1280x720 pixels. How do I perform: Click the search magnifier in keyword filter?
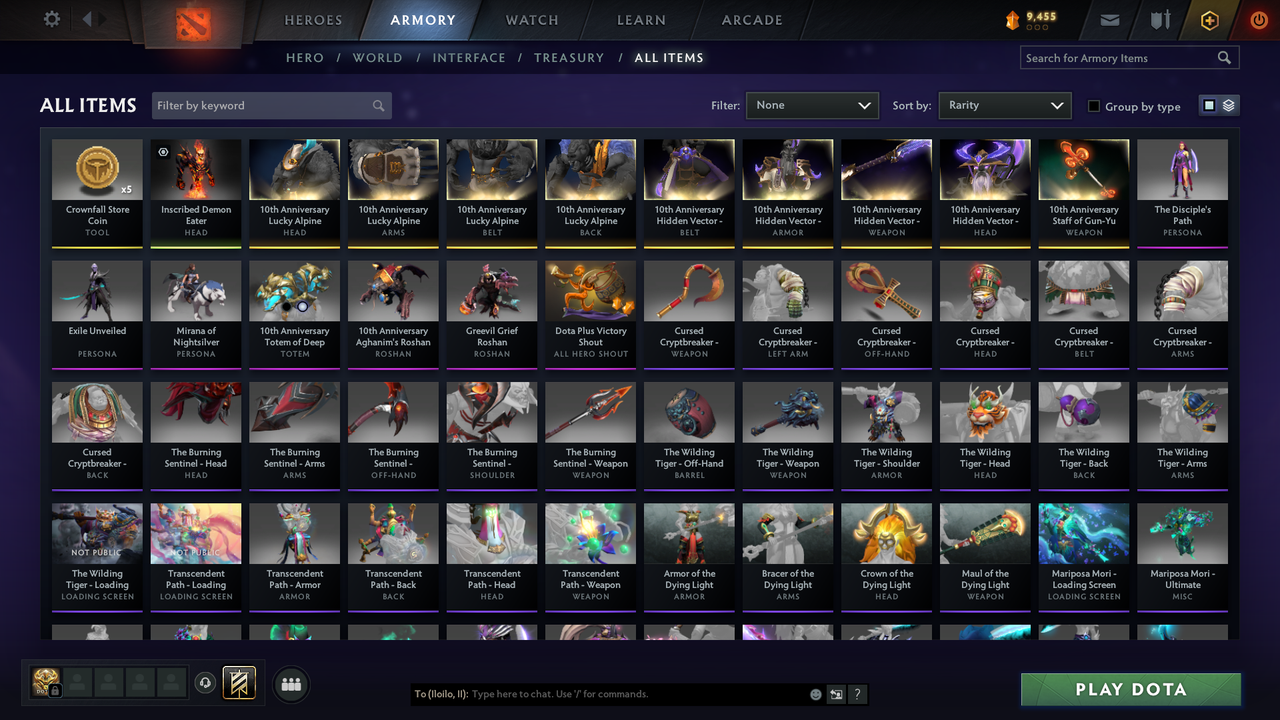[x=378, y=105]
